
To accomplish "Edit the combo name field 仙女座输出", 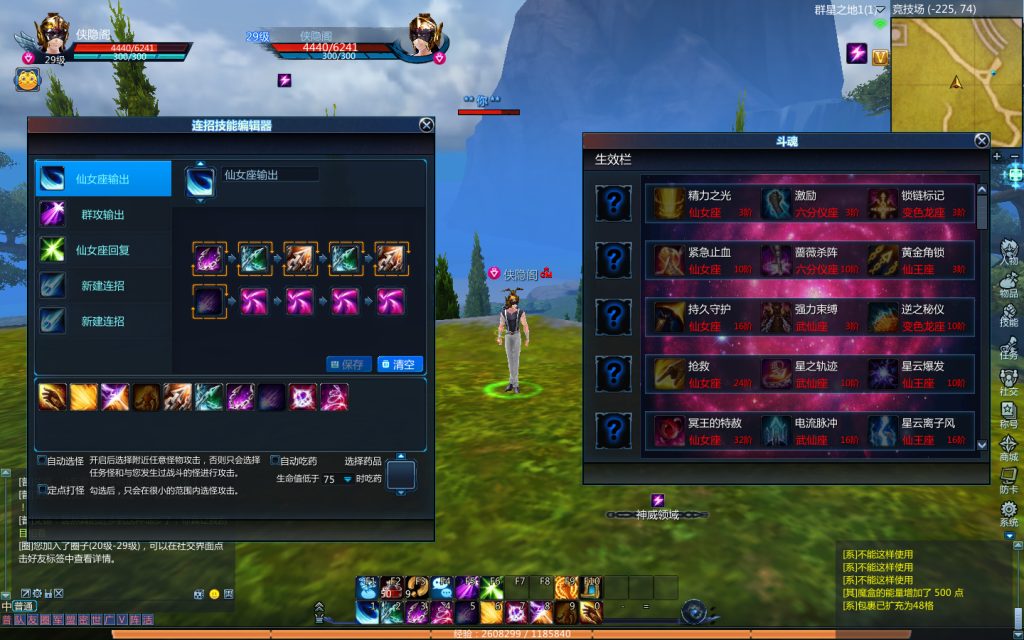I will pos(270,175).
